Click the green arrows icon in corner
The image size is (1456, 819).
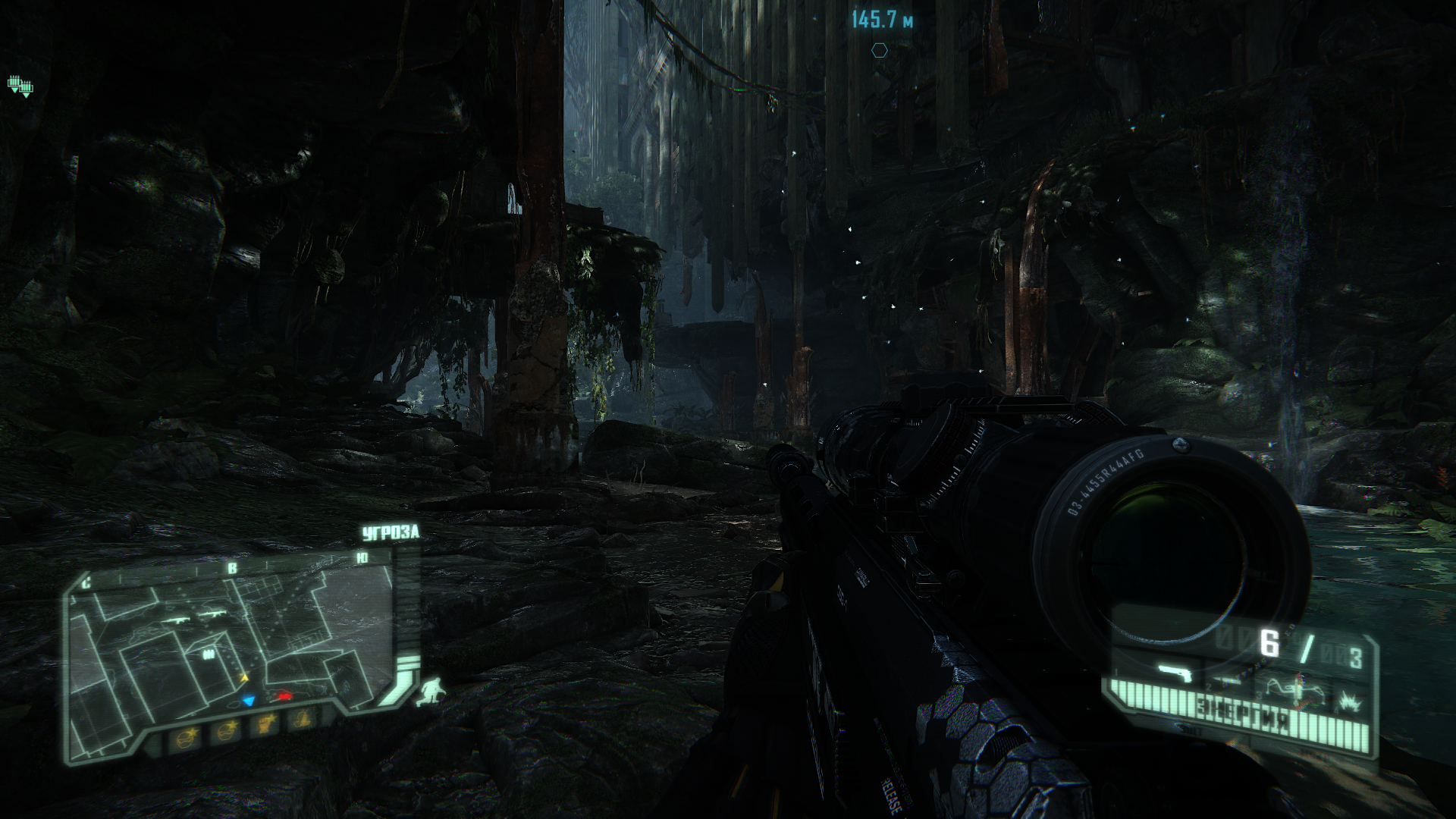coord(20,86)
